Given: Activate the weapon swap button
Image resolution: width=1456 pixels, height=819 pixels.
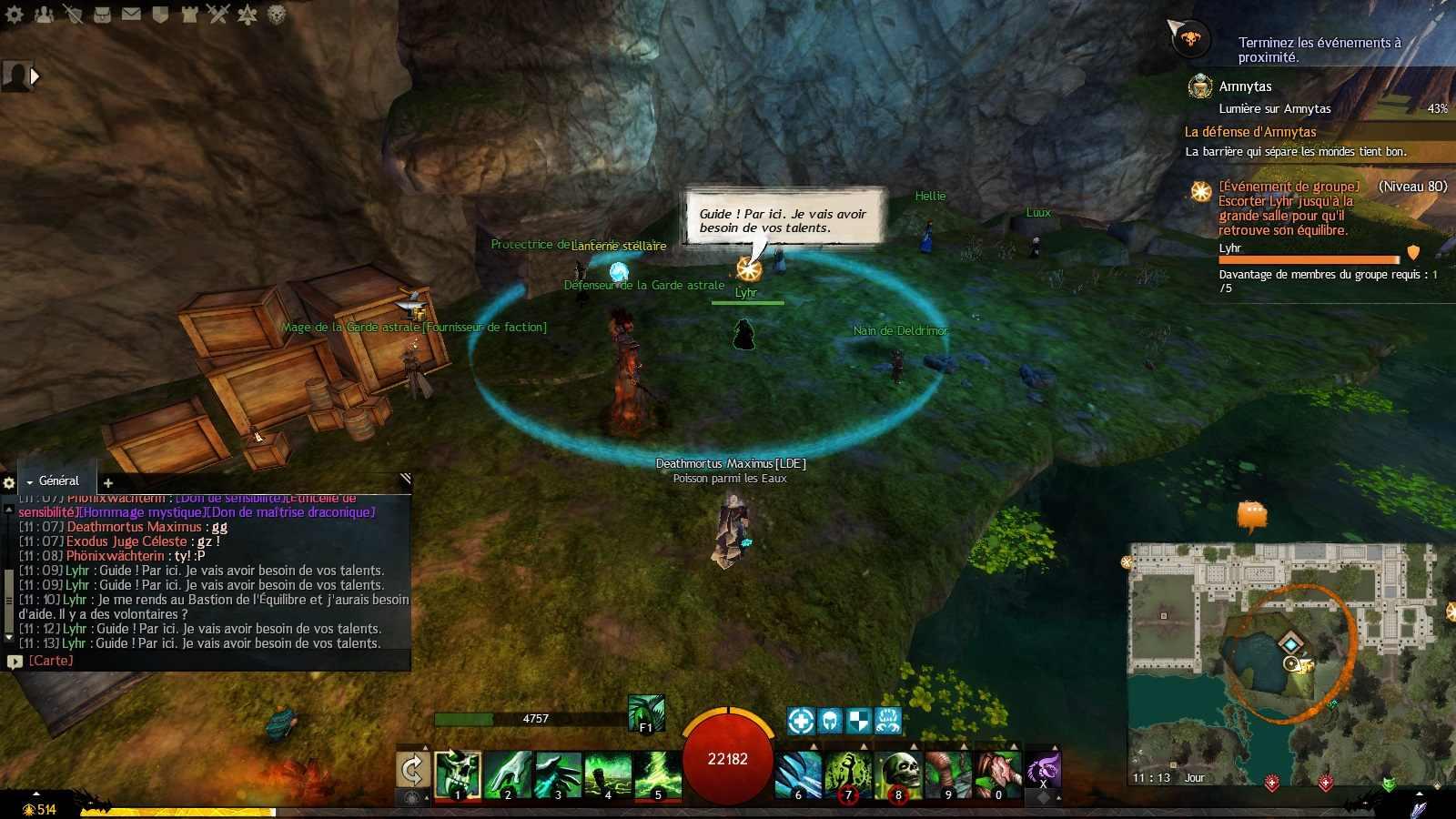Looking at the screenshot, I should pyautogui.click(x=412, y=770).
